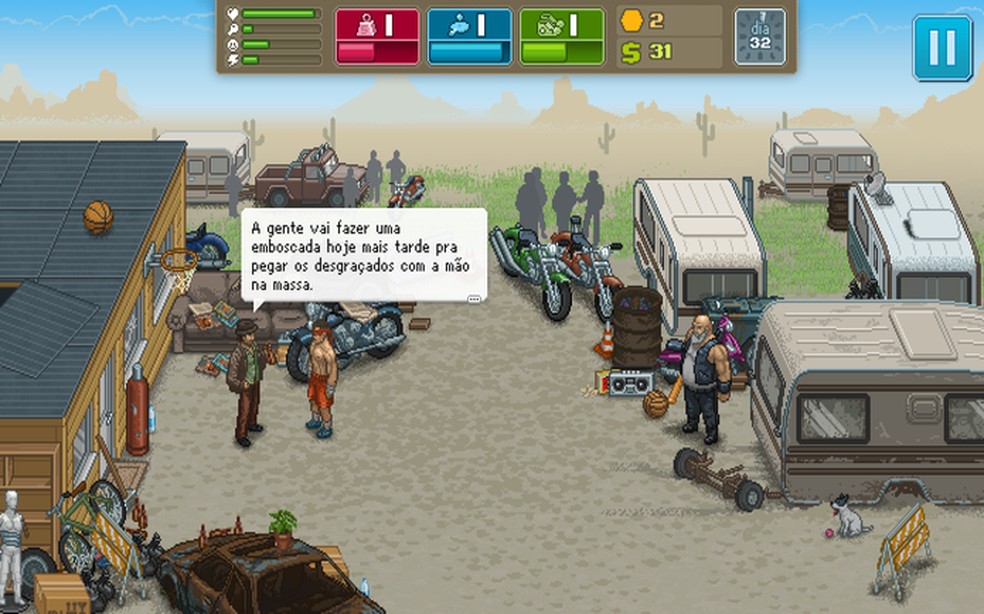Open the blue agility stat panel
984x614 pixels.
(x=469, y=37)
